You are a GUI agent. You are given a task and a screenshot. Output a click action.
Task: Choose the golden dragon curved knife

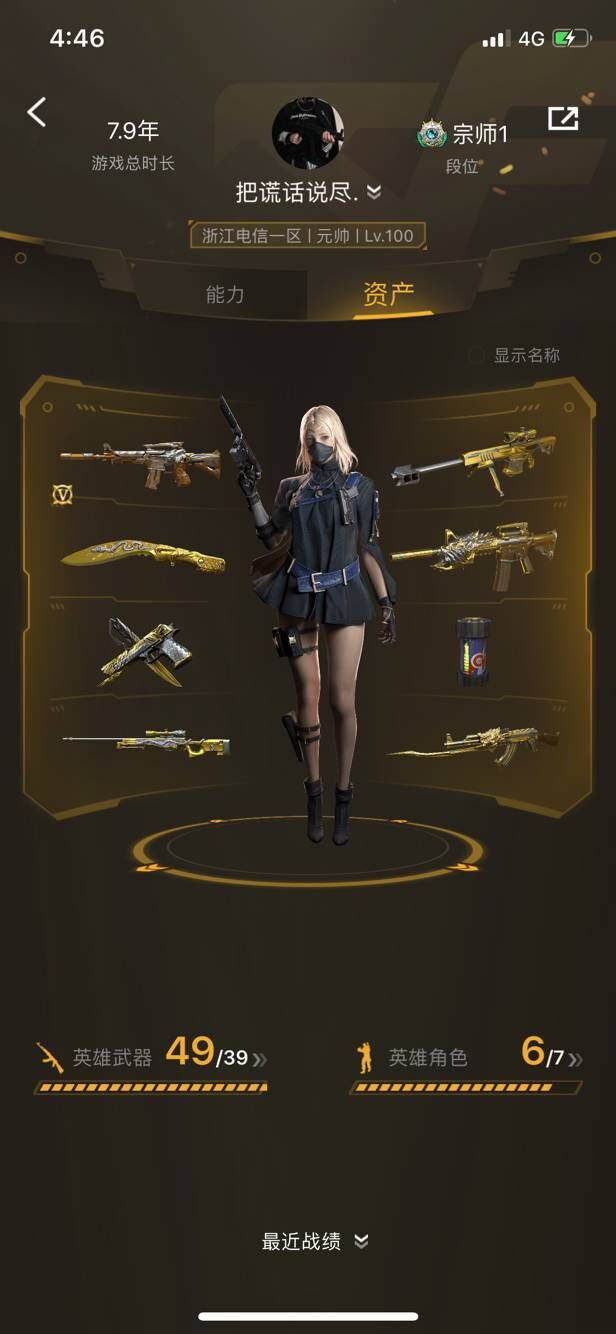[142, 555]
